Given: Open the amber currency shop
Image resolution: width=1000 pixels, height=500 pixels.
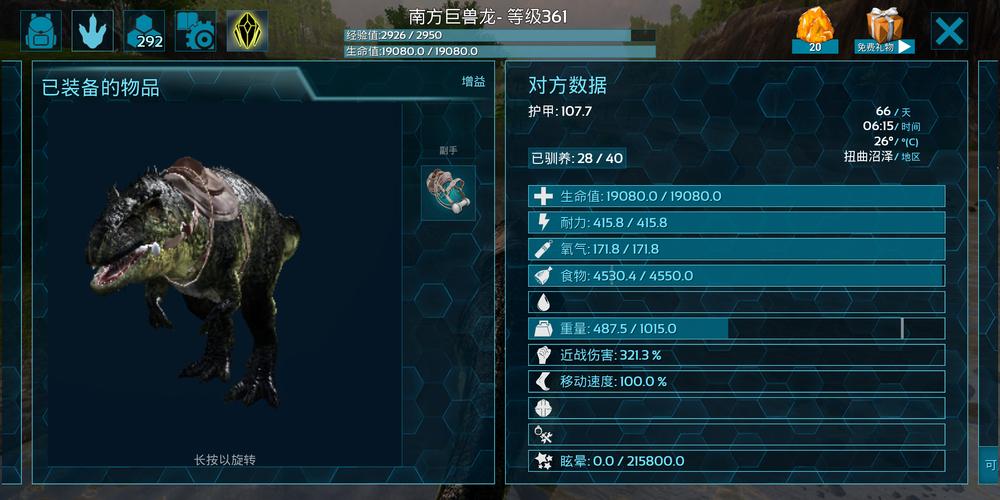Looking at the screenshot, I should [815, 31].
